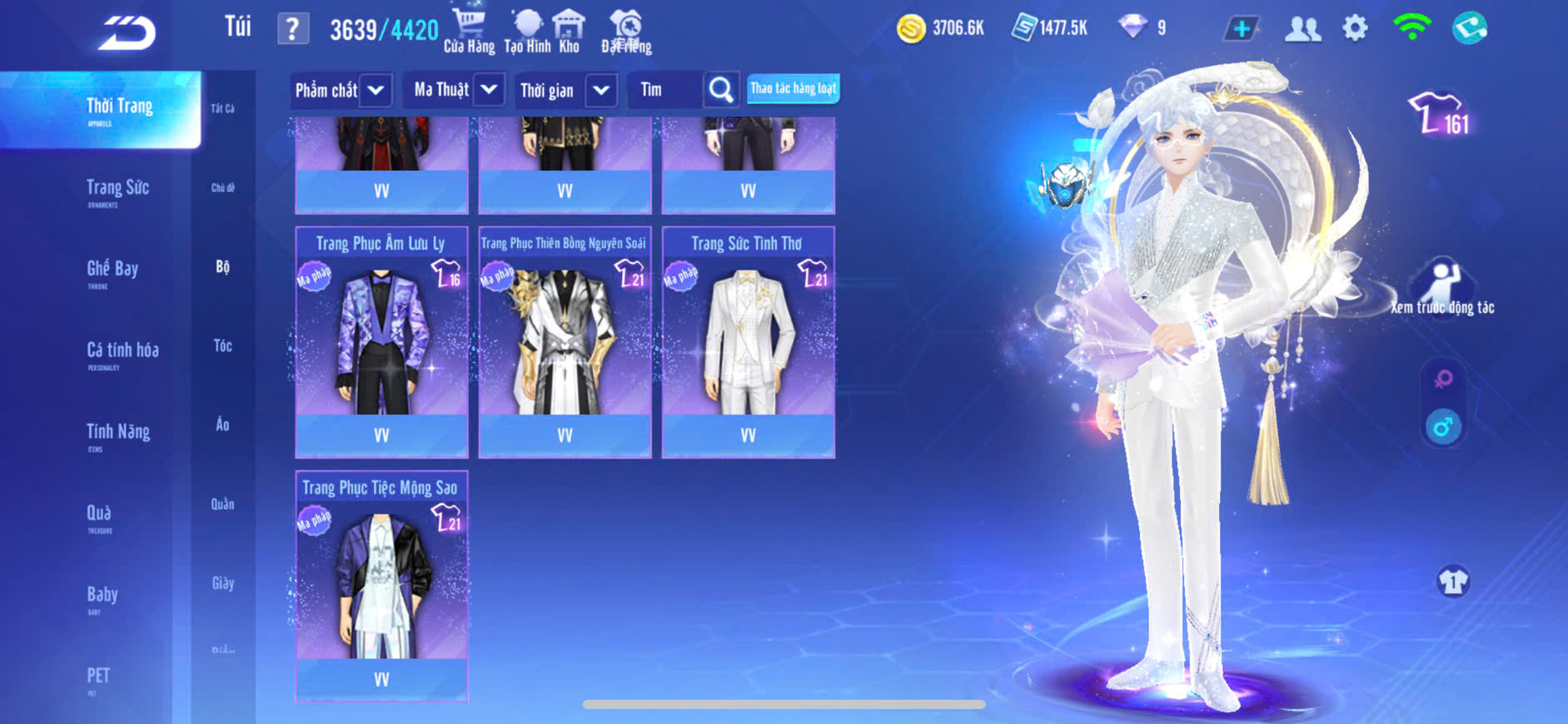Open the question mark help button
The image size is (1568, 724).
point(292,29)
